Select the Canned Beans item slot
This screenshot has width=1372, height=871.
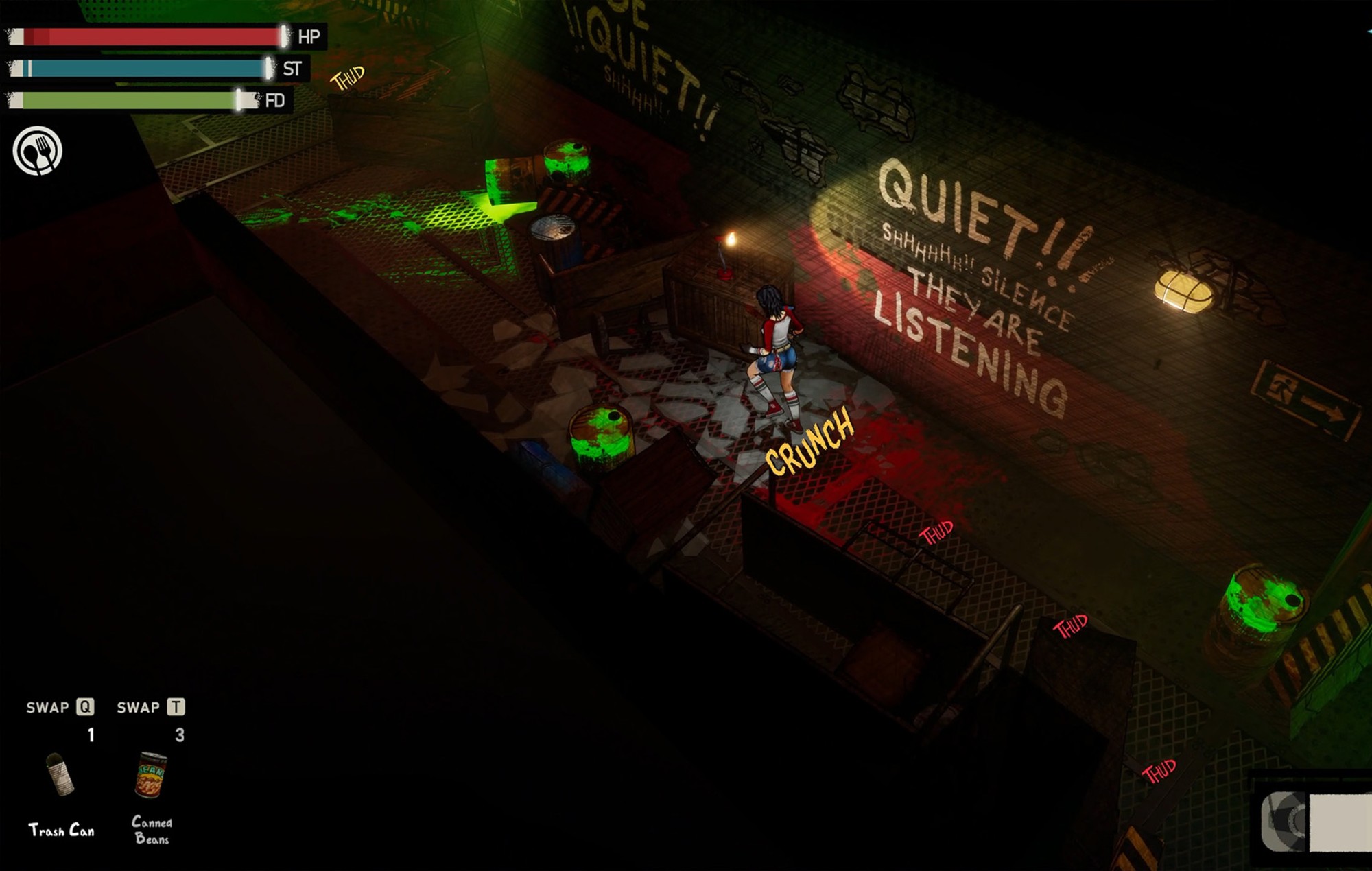[151, 775]
